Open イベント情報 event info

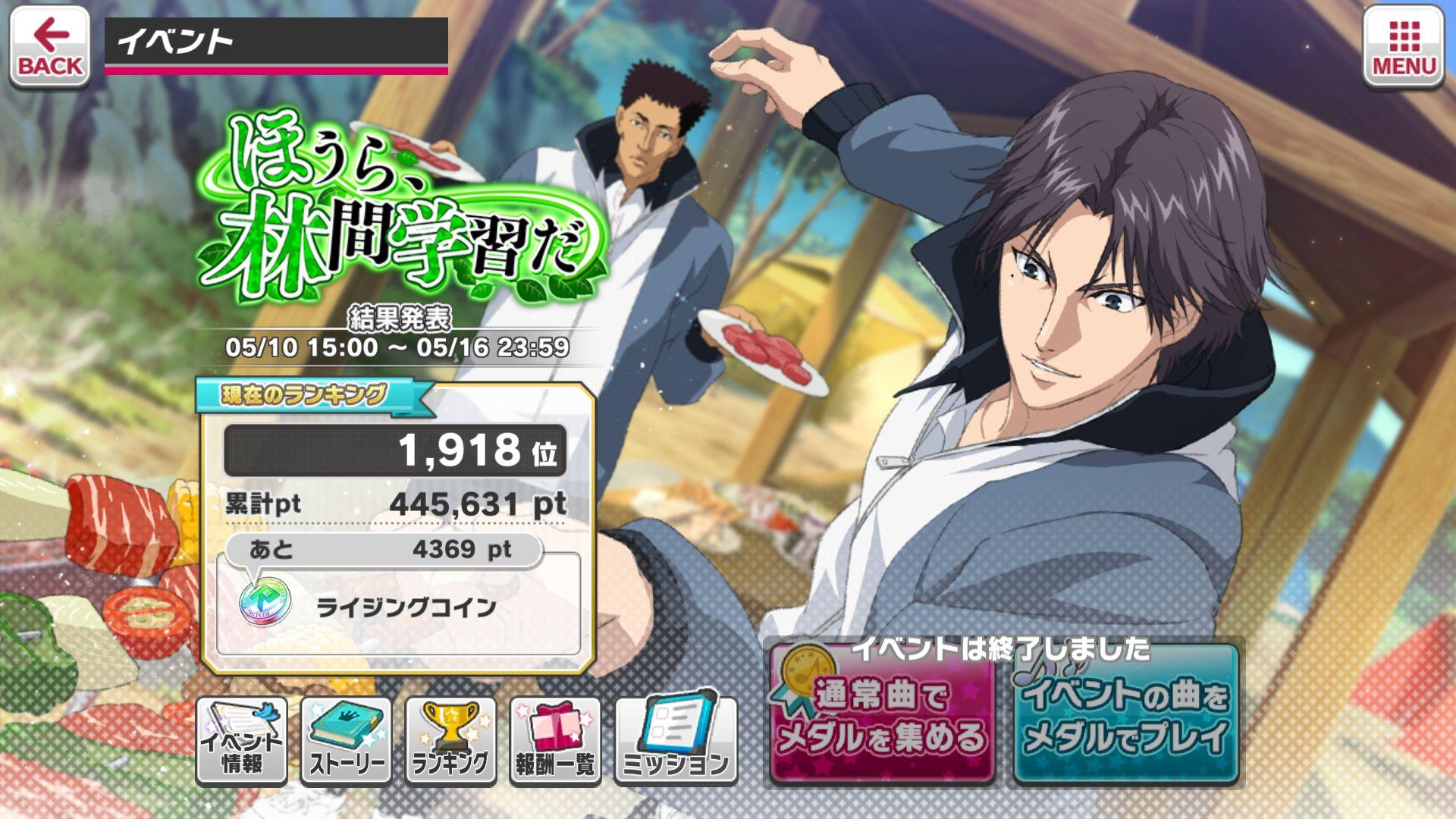click(x=241, y=741)
